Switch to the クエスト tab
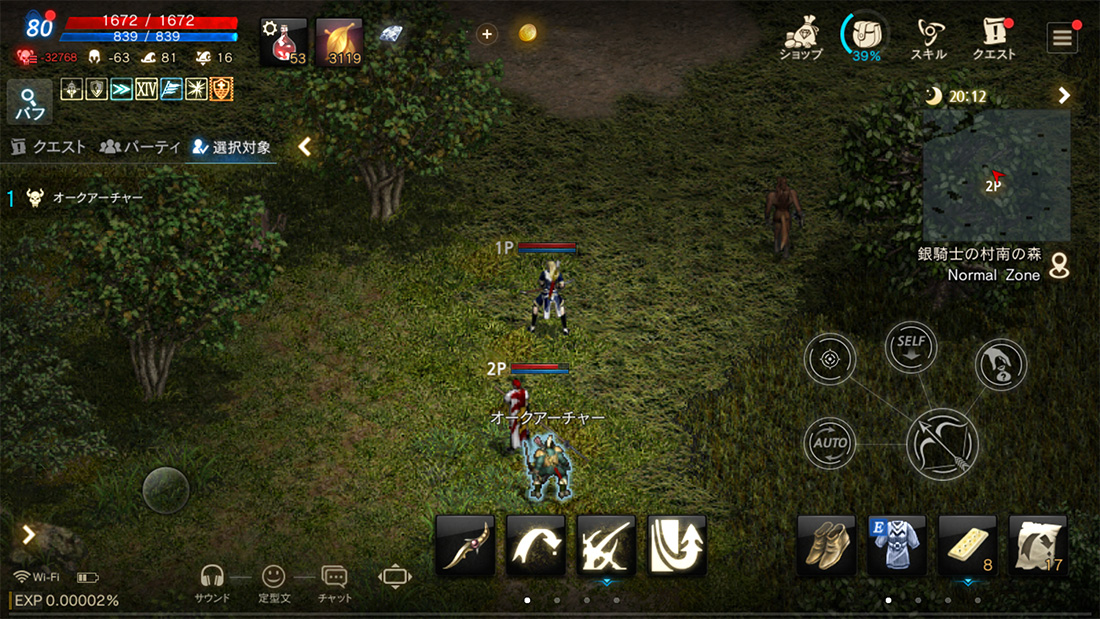 49,147
